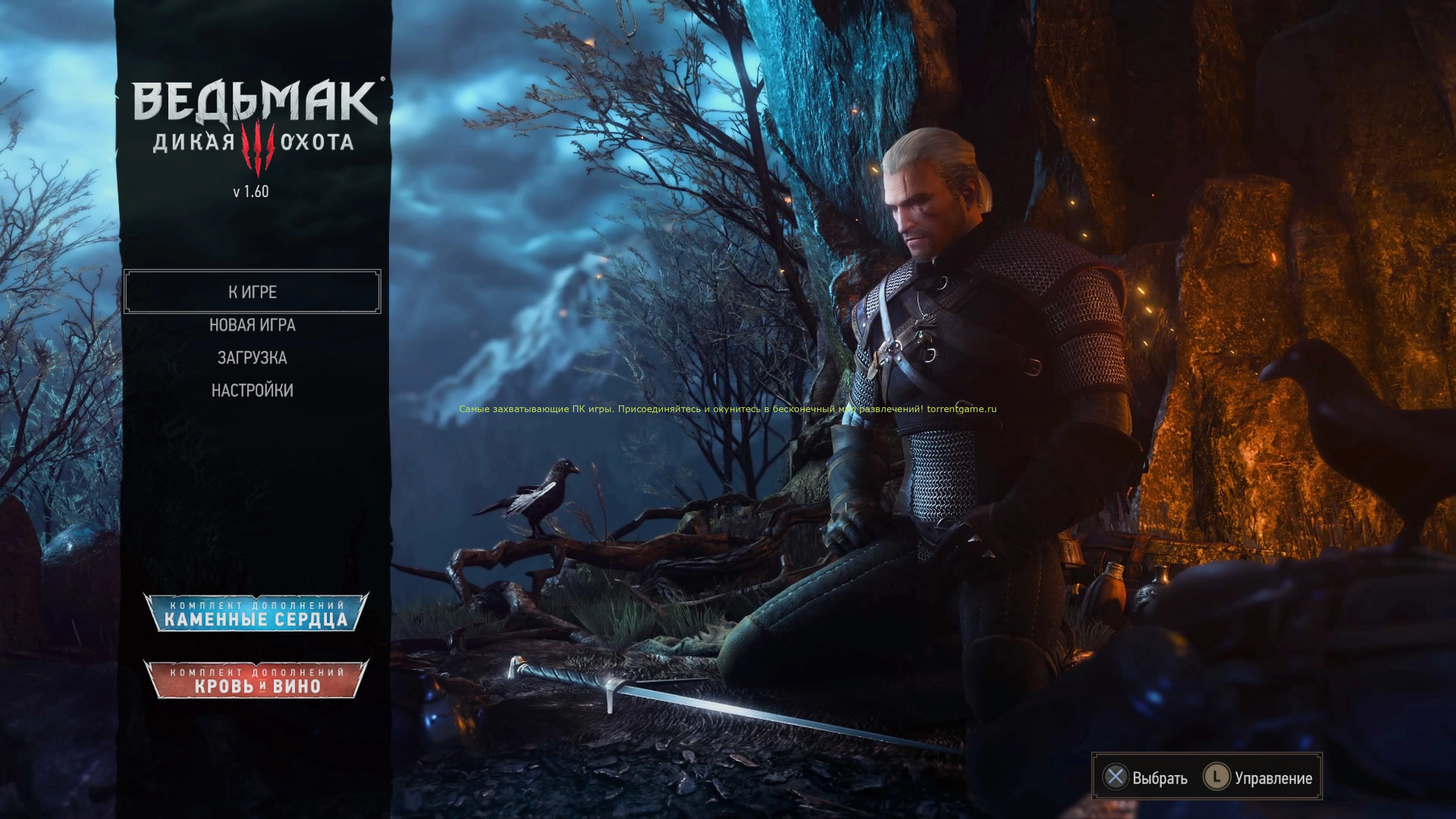Open the НАСТРОЙКИ settings menu
The width and height of the screenshot is (1456, 819).
pyautogui.click(x=252, y=391)
